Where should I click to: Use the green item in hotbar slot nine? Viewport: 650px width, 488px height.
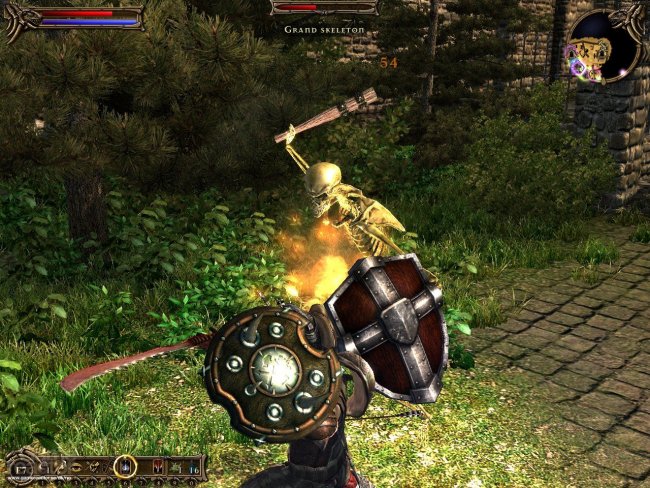[x=175, y=467]
